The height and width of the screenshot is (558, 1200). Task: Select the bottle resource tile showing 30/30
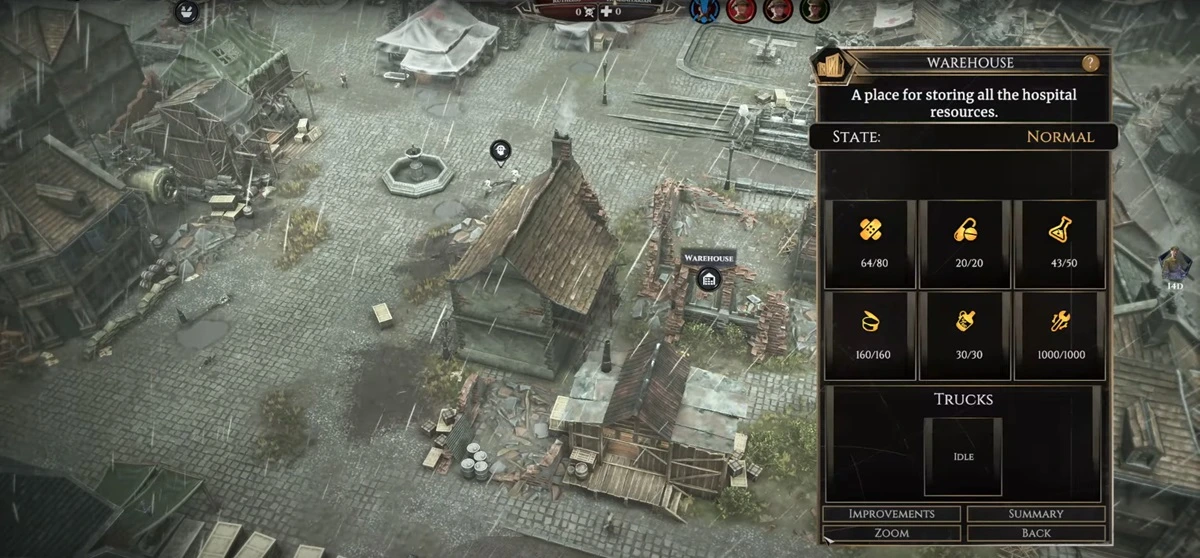click(965, 335)
